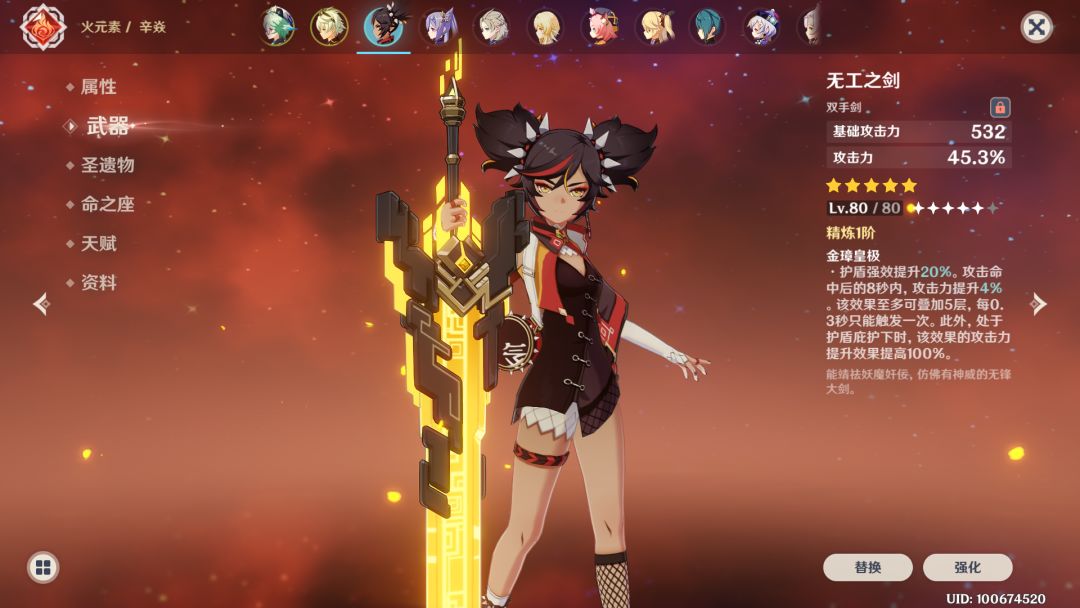Open the four-square grid button

point(42,567)
